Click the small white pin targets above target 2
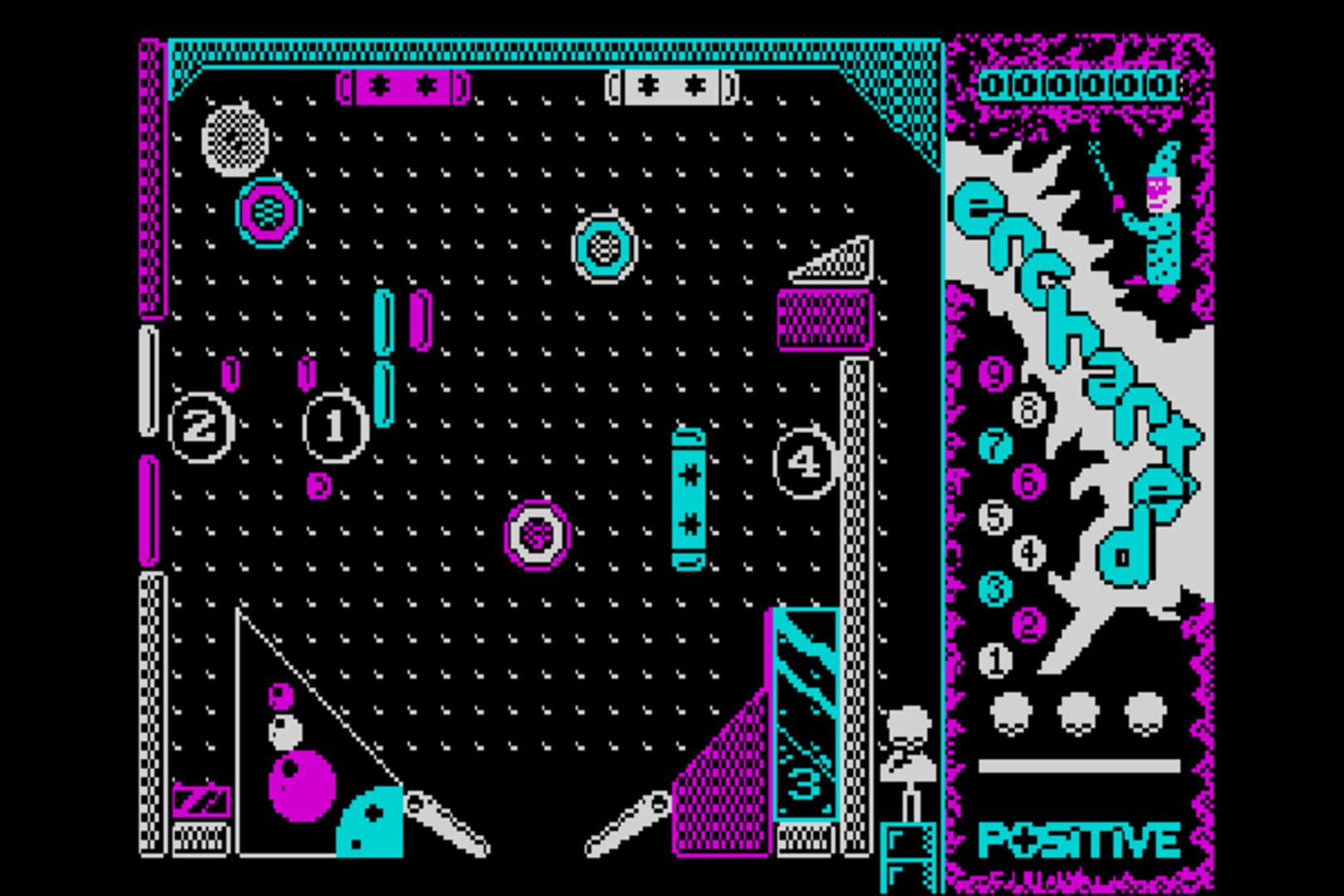 tap(230, 373)
